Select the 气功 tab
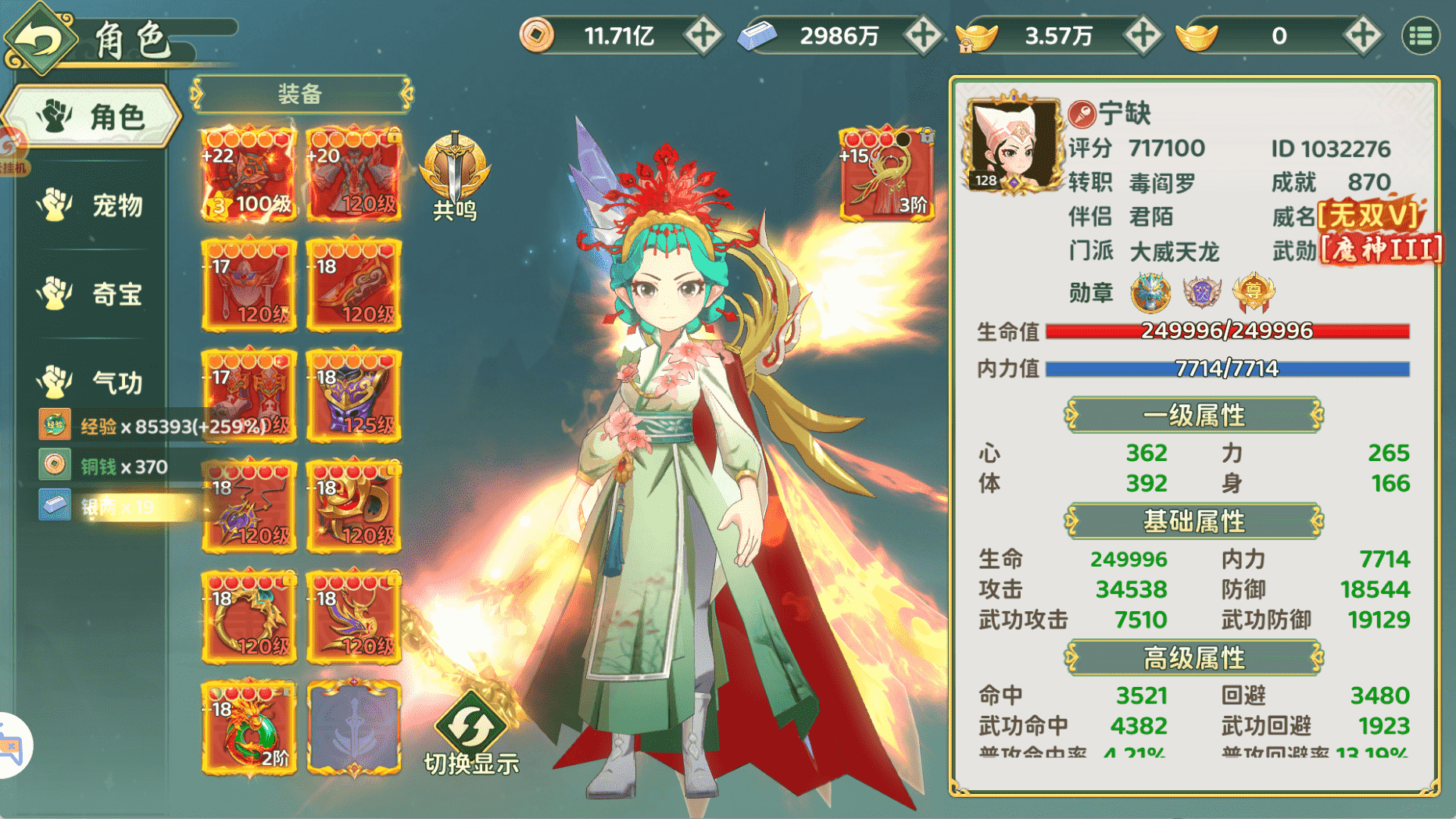The width and height of the screenshot is (1456, 819). [x=92, y=382]
